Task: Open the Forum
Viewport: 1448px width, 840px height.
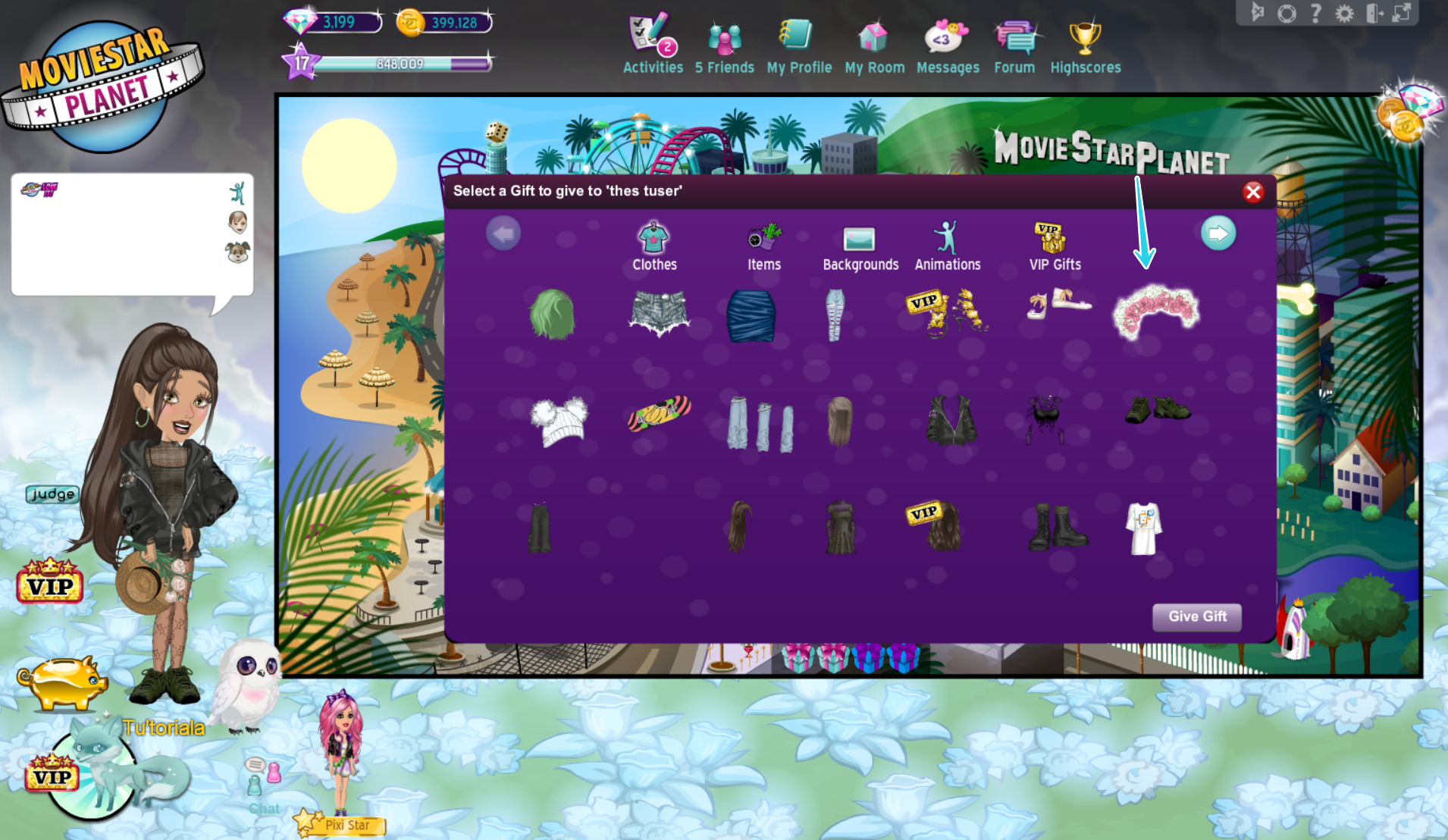Action: (x=1014, y=42)
